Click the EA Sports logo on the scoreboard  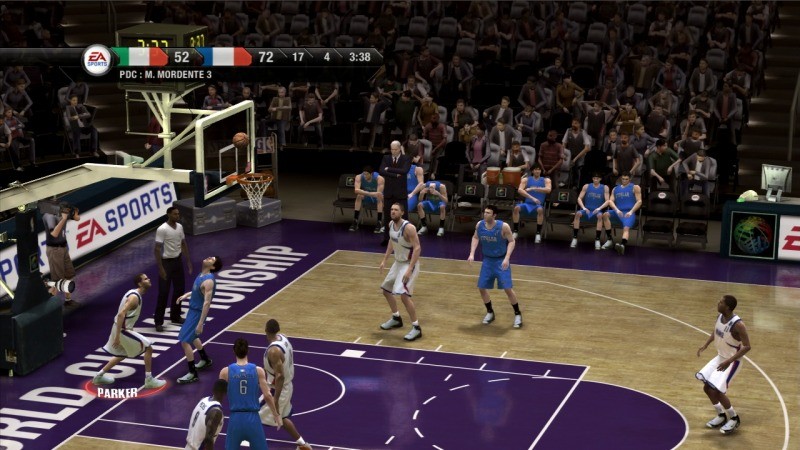[97, 59]
